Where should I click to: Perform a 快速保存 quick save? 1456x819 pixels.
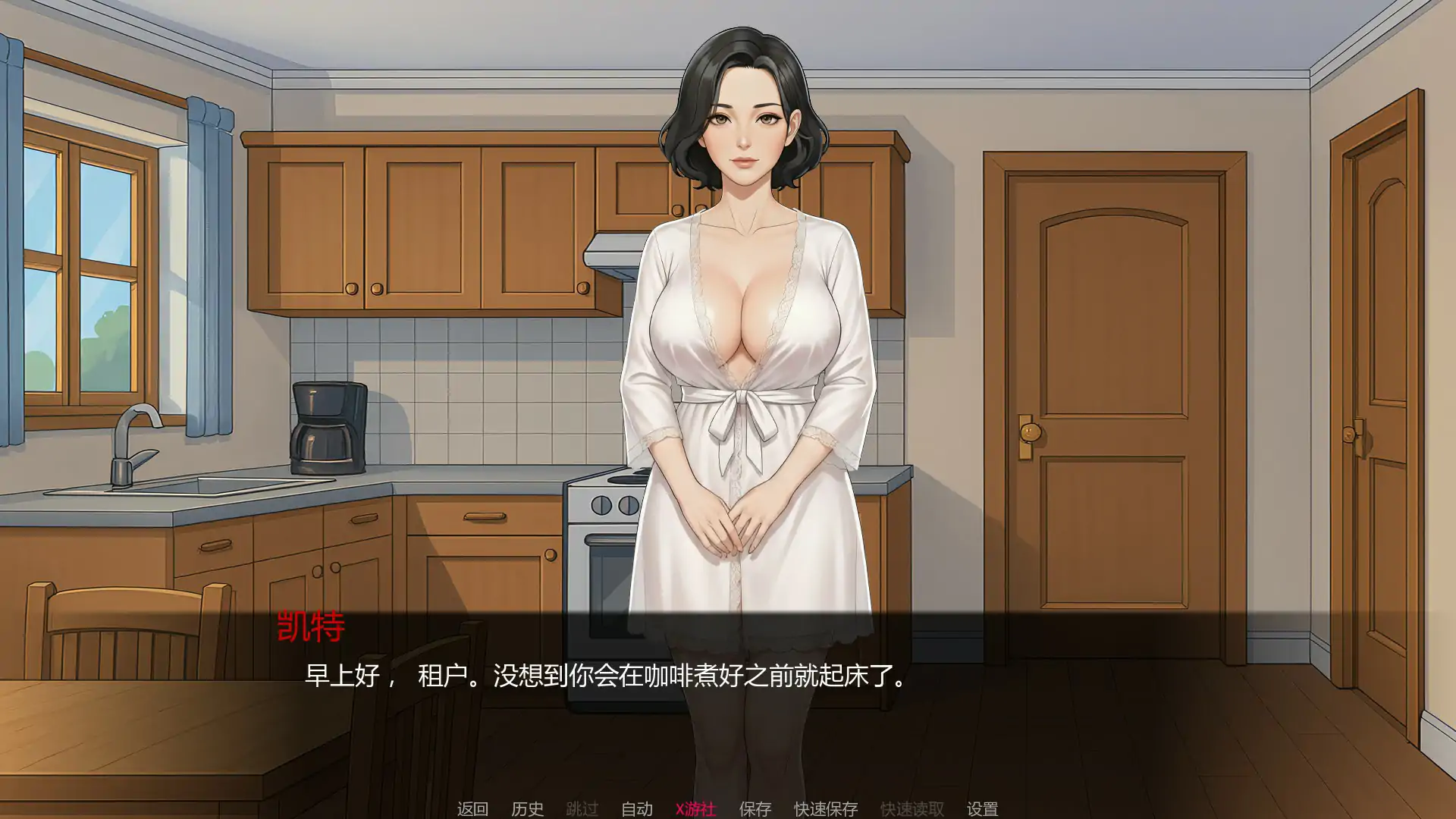[825, 808]
